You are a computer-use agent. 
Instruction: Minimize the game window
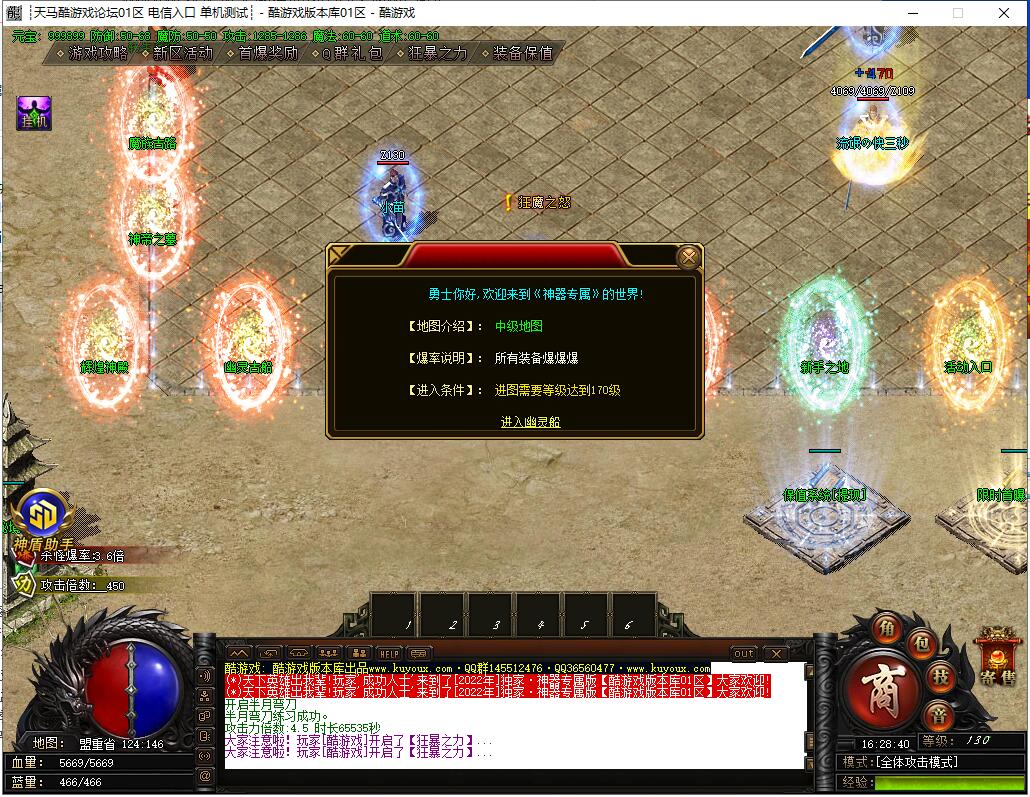pos(912,13)
